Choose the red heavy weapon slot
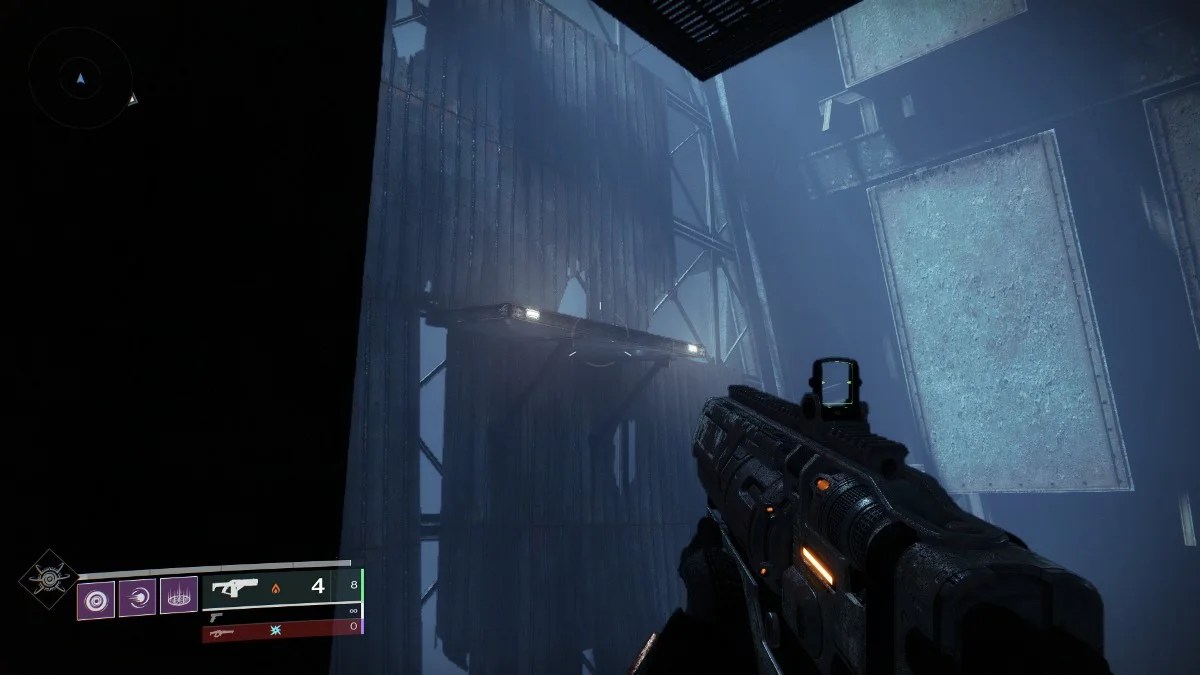The height and width of the screenshot is (675, 1200). (280, 630)
